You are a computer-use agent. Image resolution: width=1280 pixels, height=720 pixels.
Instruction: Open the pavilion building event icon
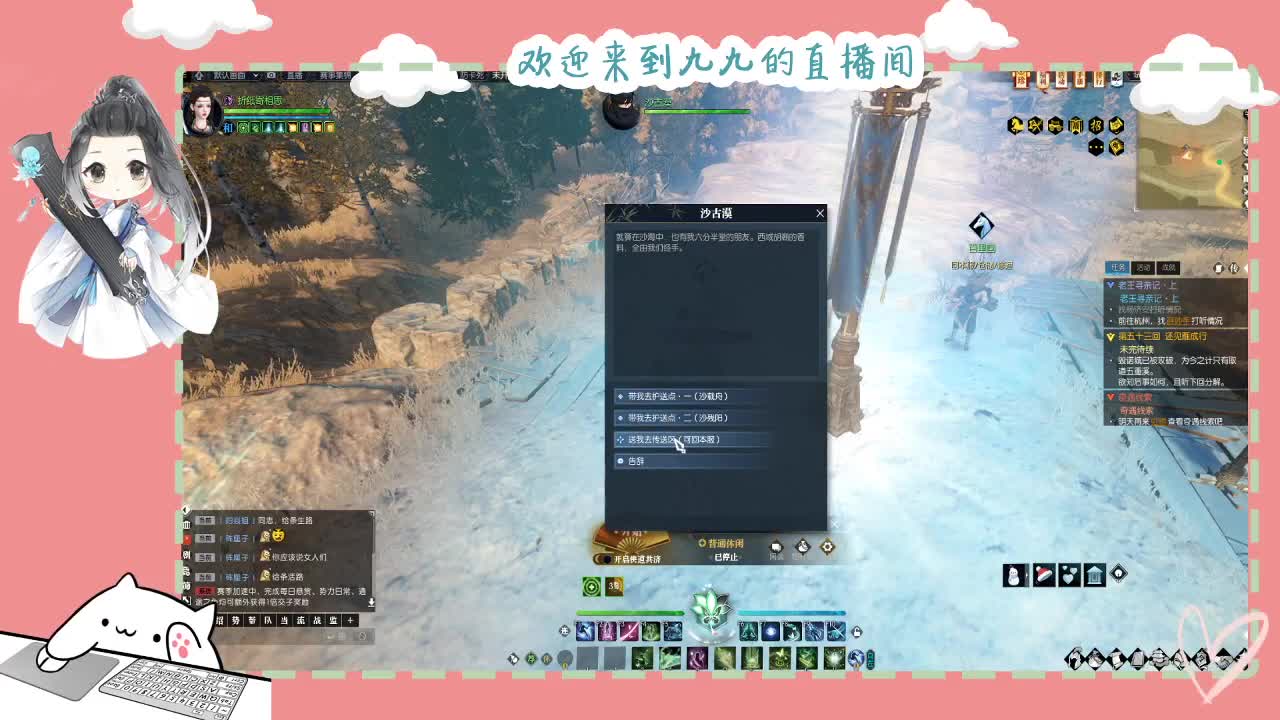click(1095, 573)
